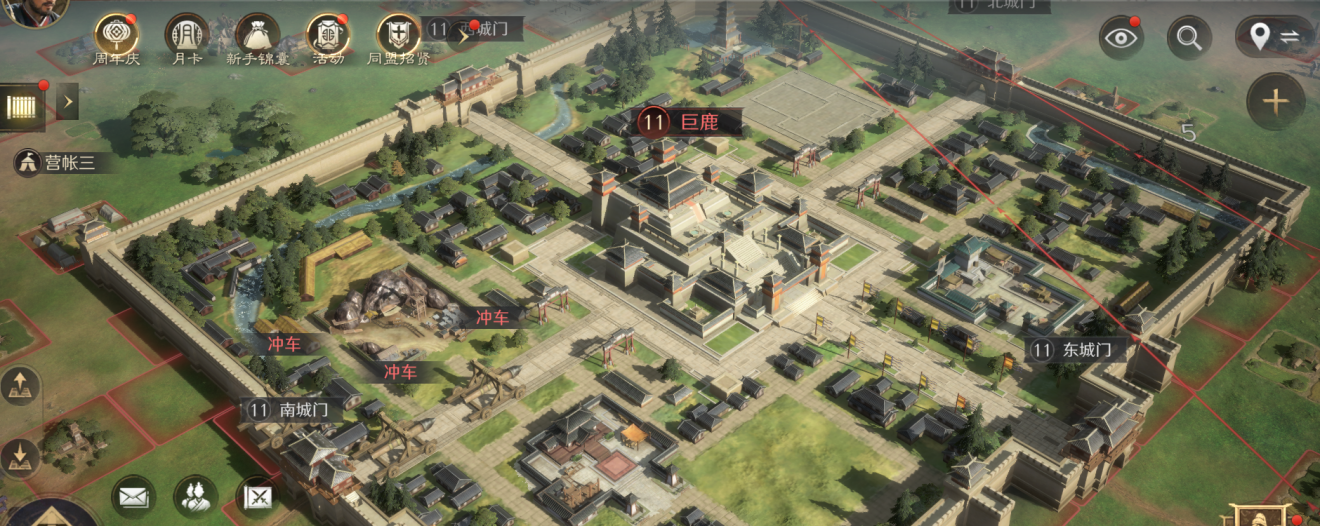Click the up-arrow layer button

(x=21, y=386)
